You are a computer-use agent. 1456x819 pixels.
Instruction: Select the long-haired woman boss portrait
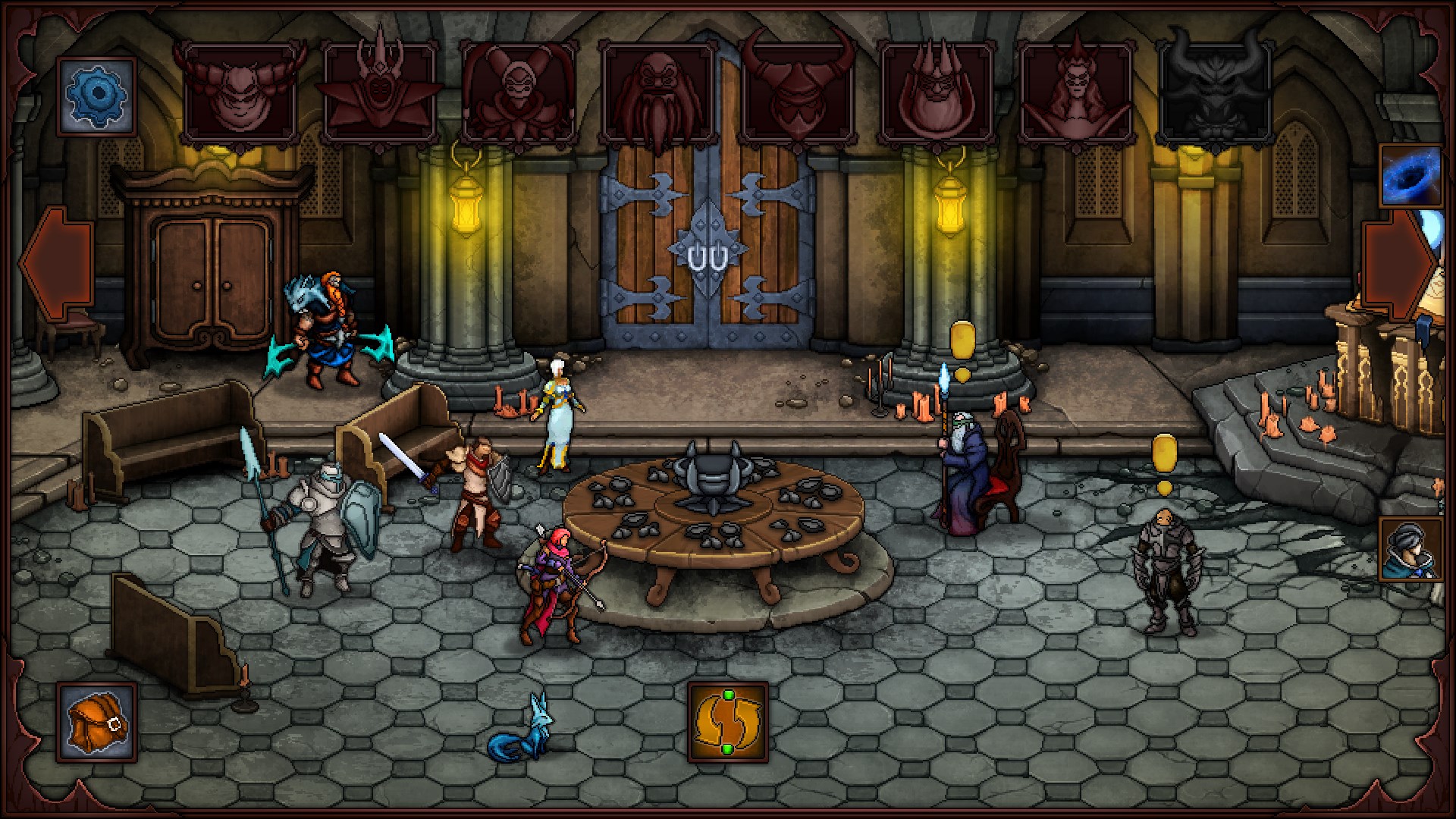[x=1077, y=91]
